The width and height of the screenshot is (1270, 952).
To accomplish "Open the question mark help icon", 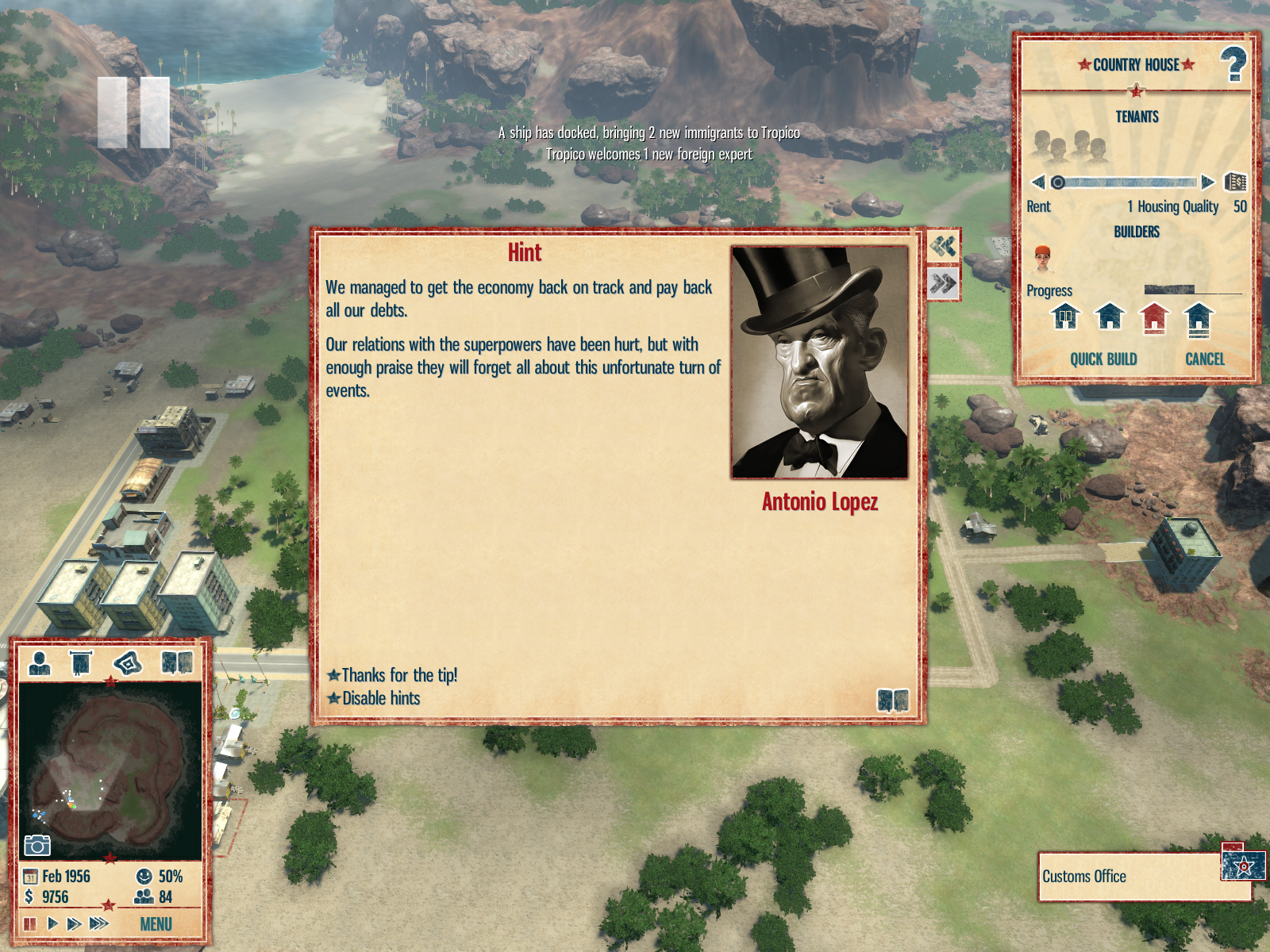I will coord(1233,65).
